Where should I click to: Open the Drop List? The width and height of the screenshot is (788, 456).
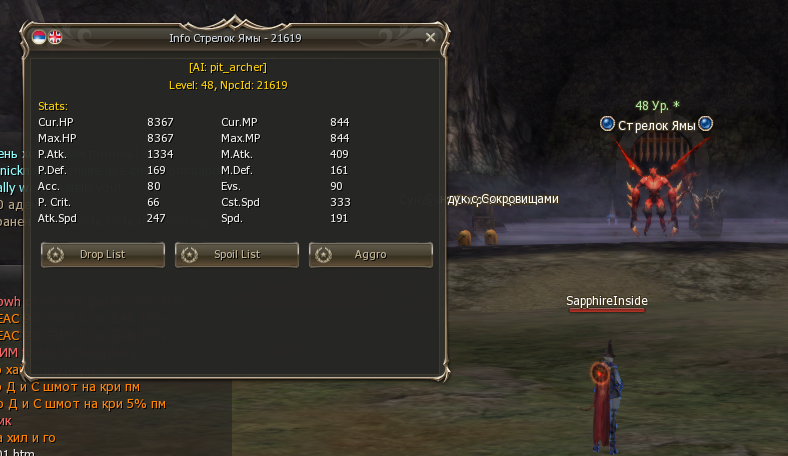point(103,254)
